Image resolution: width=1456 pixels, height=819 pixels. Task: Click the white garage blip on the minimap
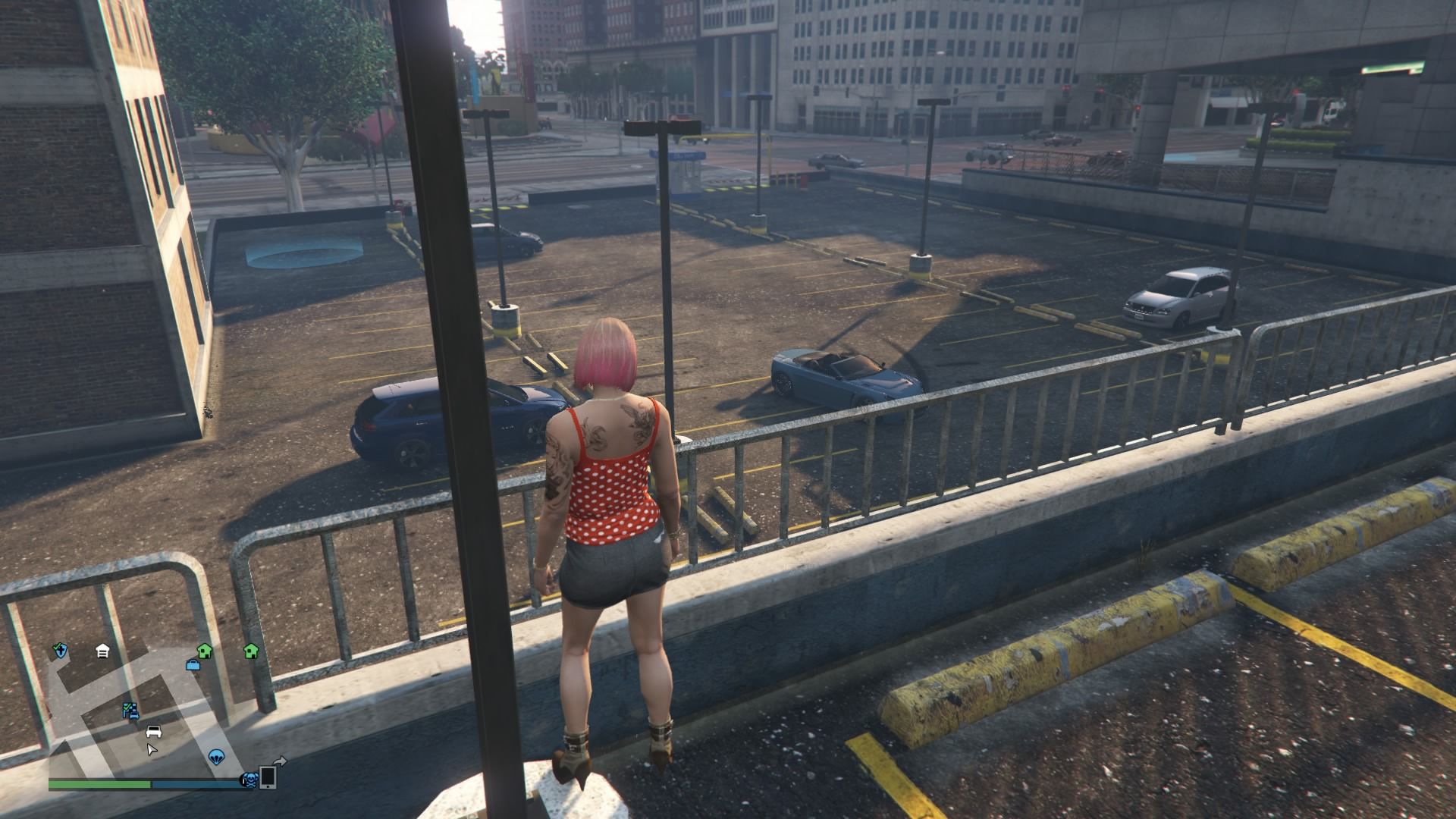coord(103,651)
